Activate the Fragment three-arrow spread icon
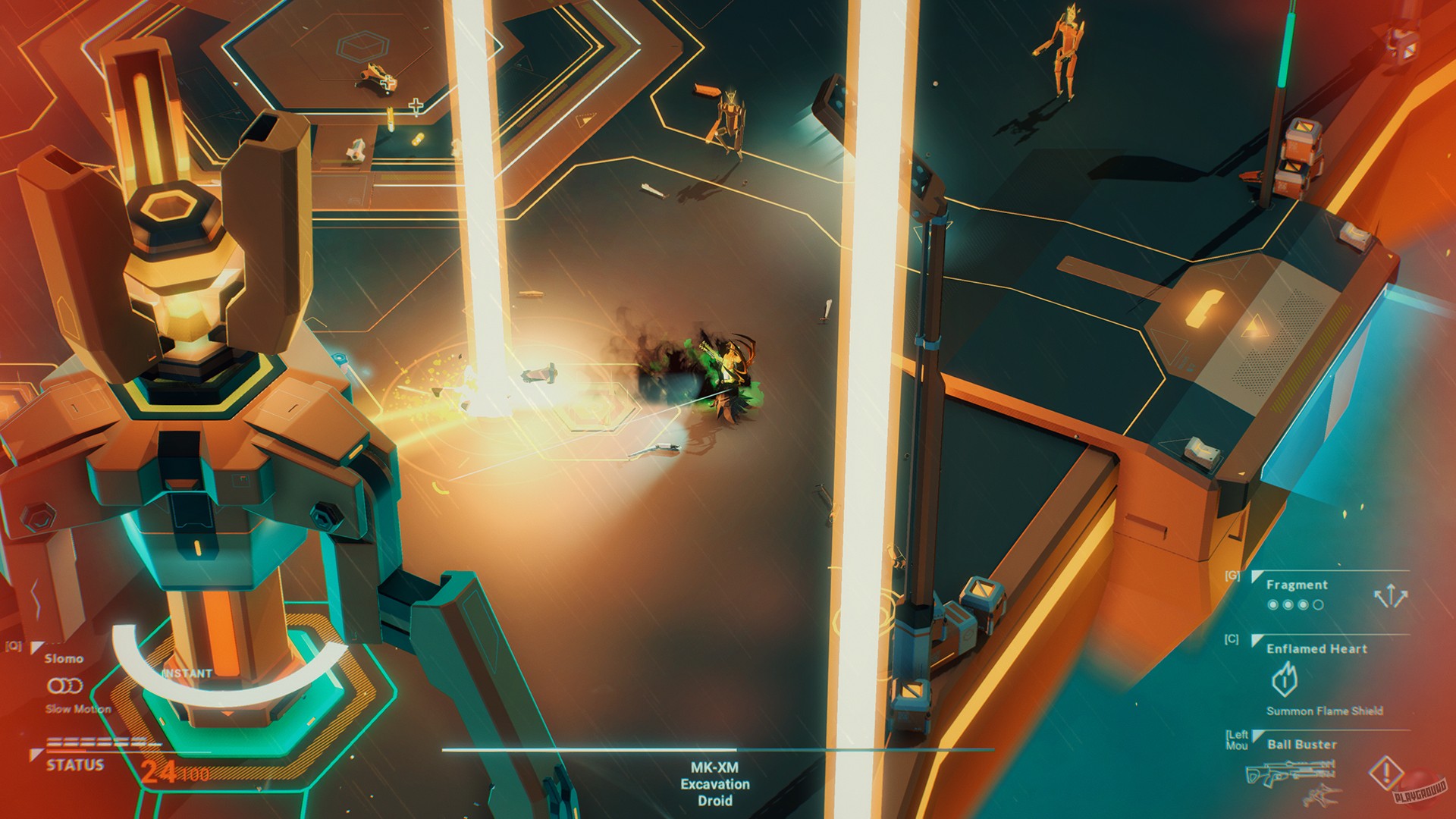1456x819 pixels. point(1391,593)
